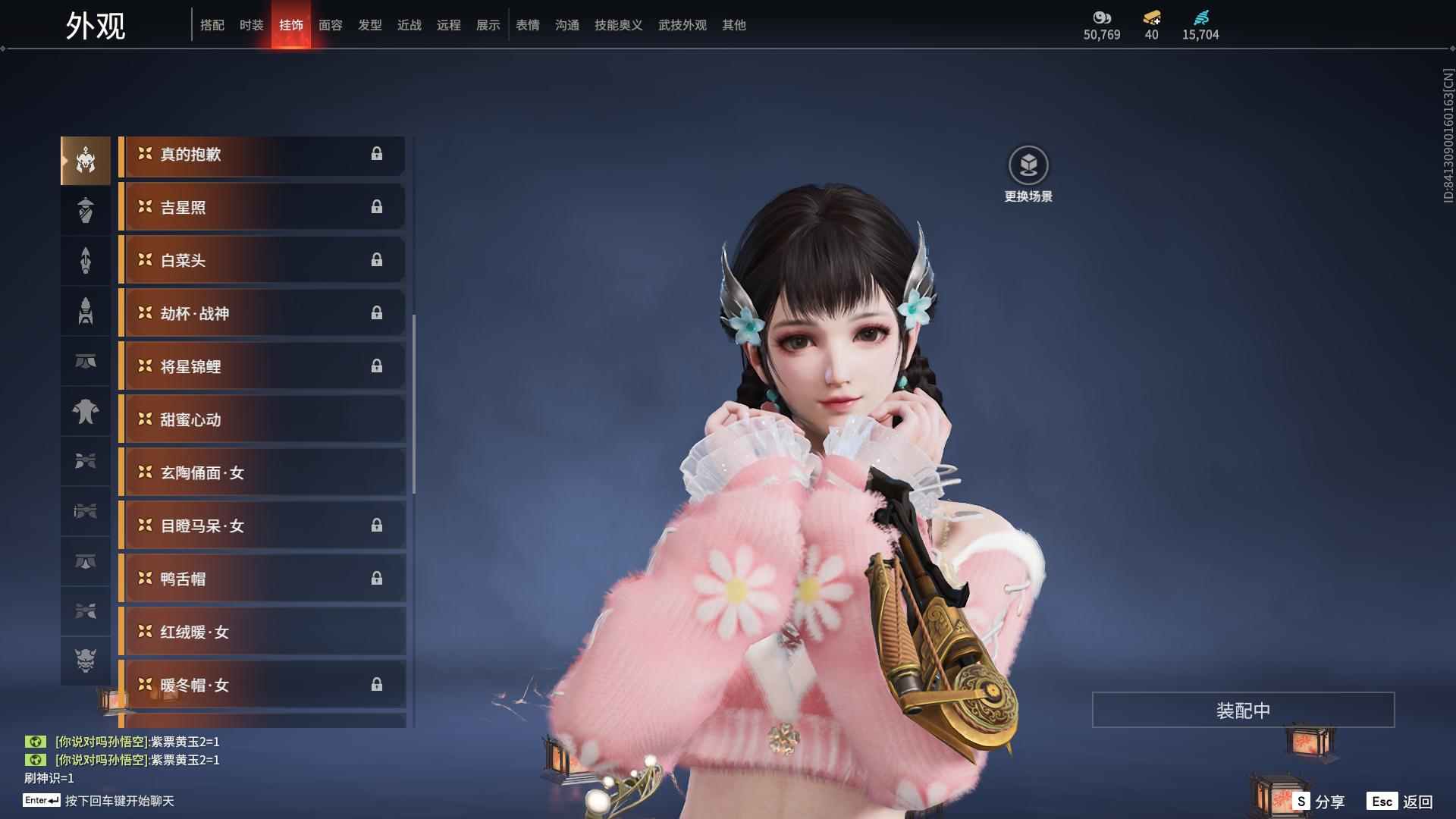Choose the 劫杯·战神 entry

pos(262,313)
